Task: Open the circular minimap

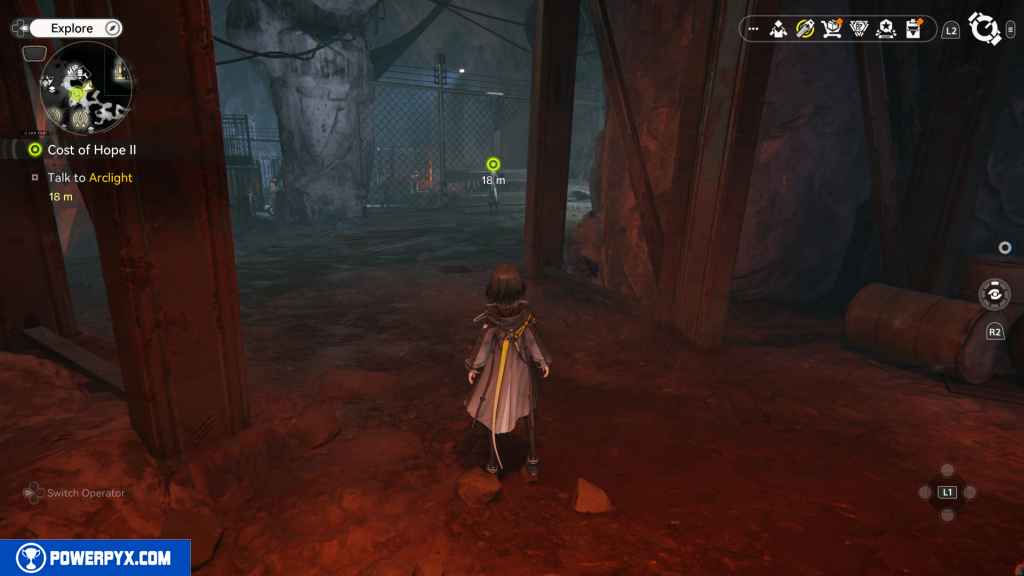Action: point(86,88)
